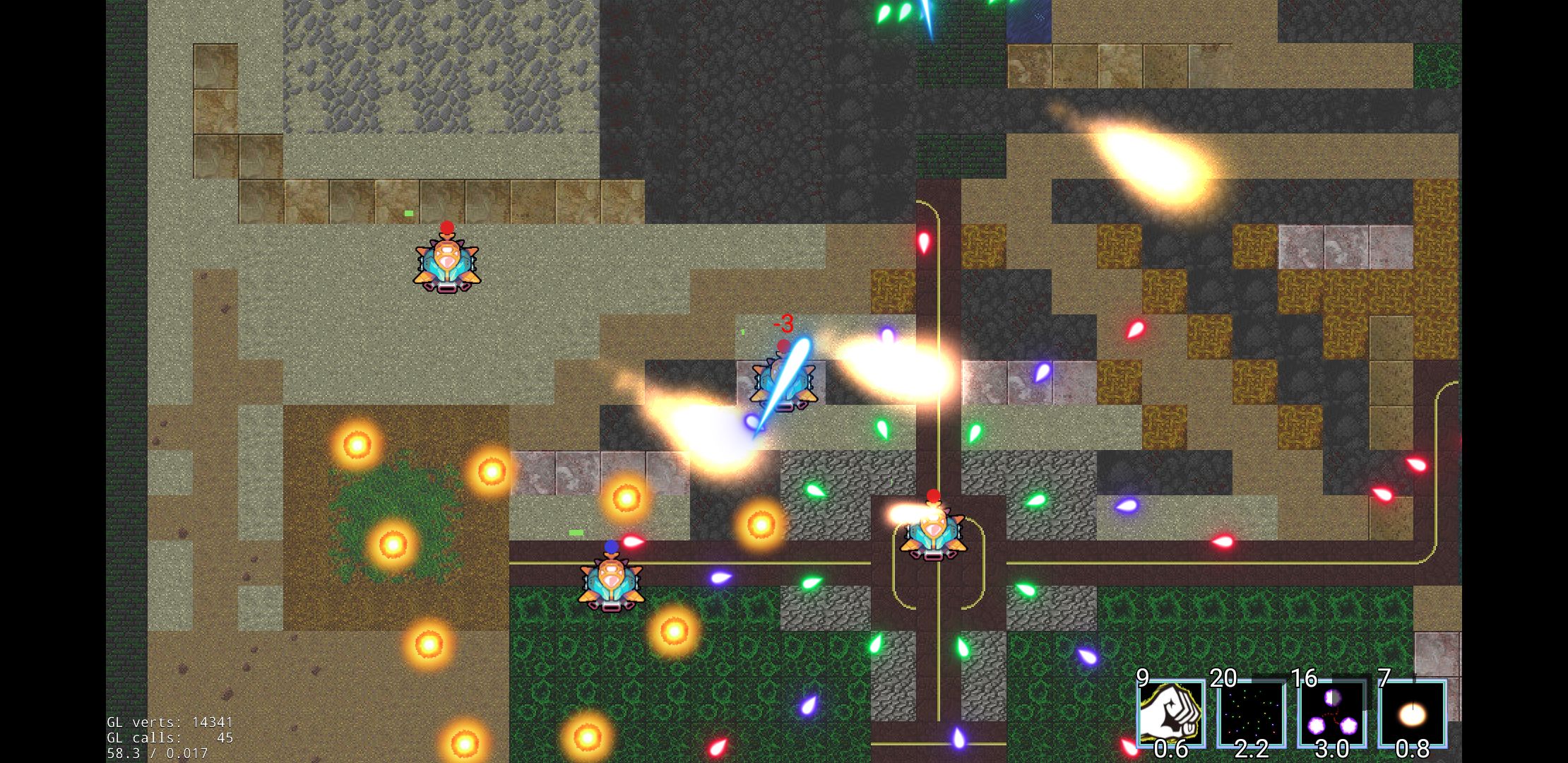Use the multicolored sparkle scatter ability
Viewport: 1568px width, 763px height.
coord(1251,714)
